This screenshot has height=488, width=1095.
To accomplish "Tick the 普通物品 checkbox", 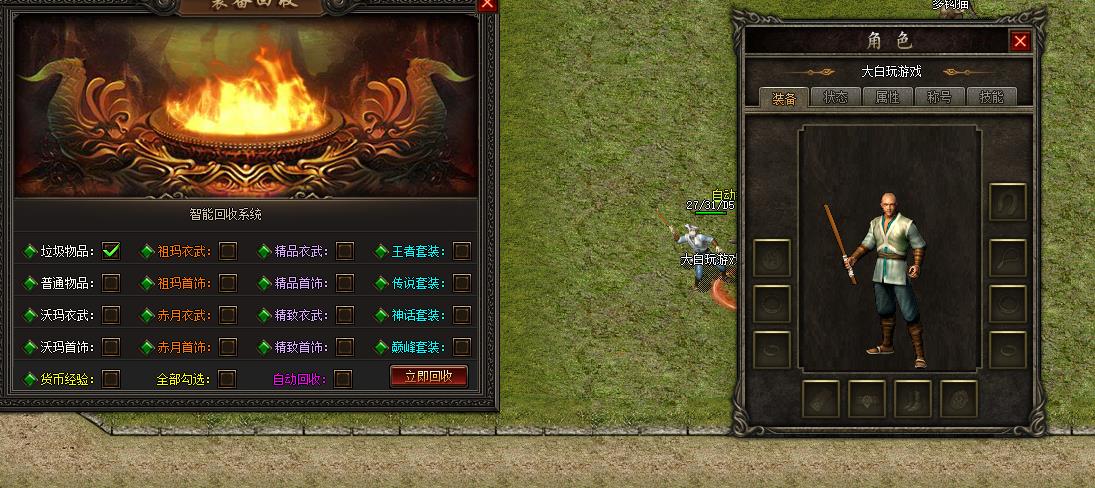I will click(x=111, y=283).
